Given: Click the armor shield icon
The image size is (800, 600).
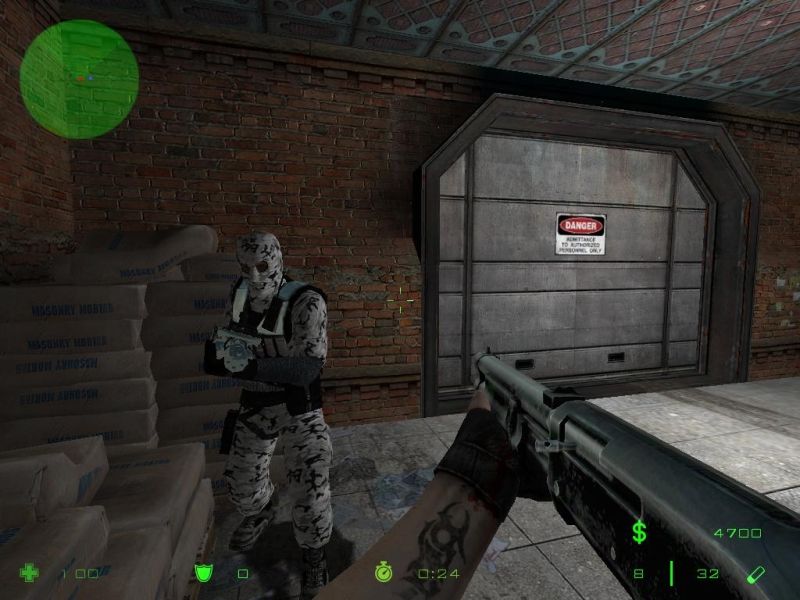Looking at the screenshot, I should [x=202, y=573].
